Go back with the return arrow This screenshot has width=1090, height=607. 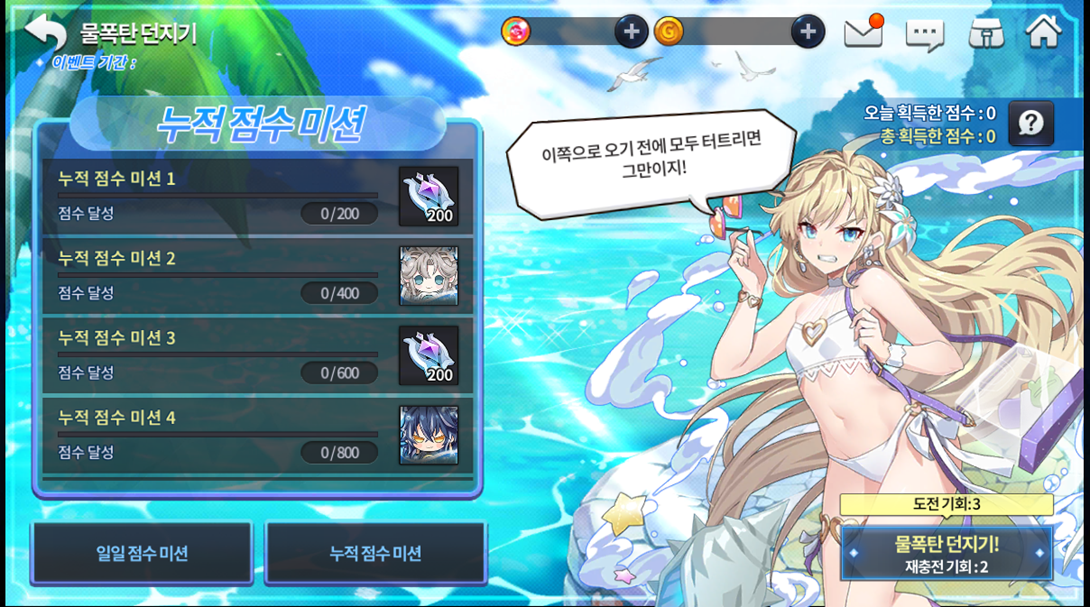45,32
